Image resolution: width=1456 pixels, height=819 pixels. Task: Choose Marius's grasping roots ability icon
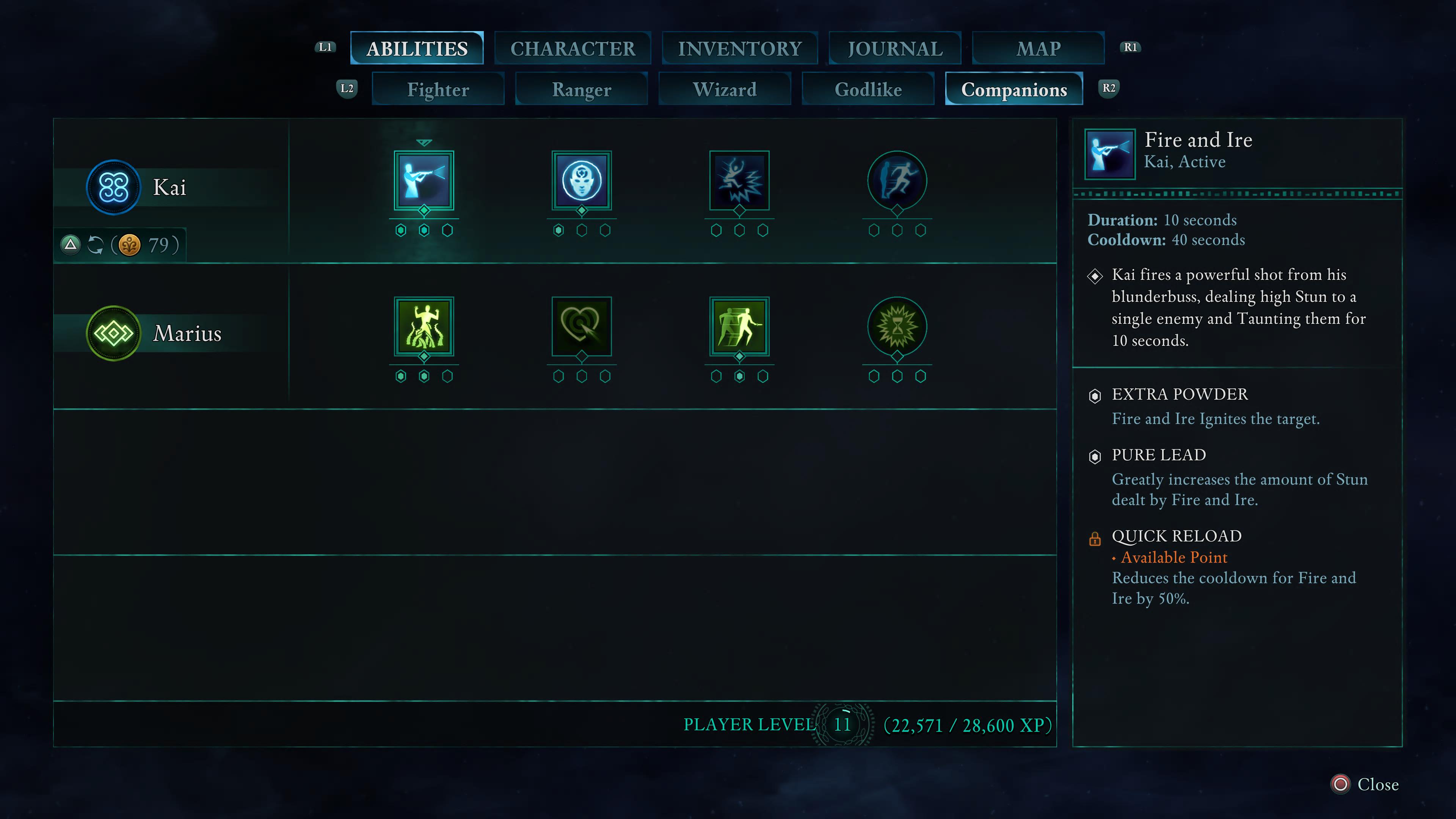[424, 327]
